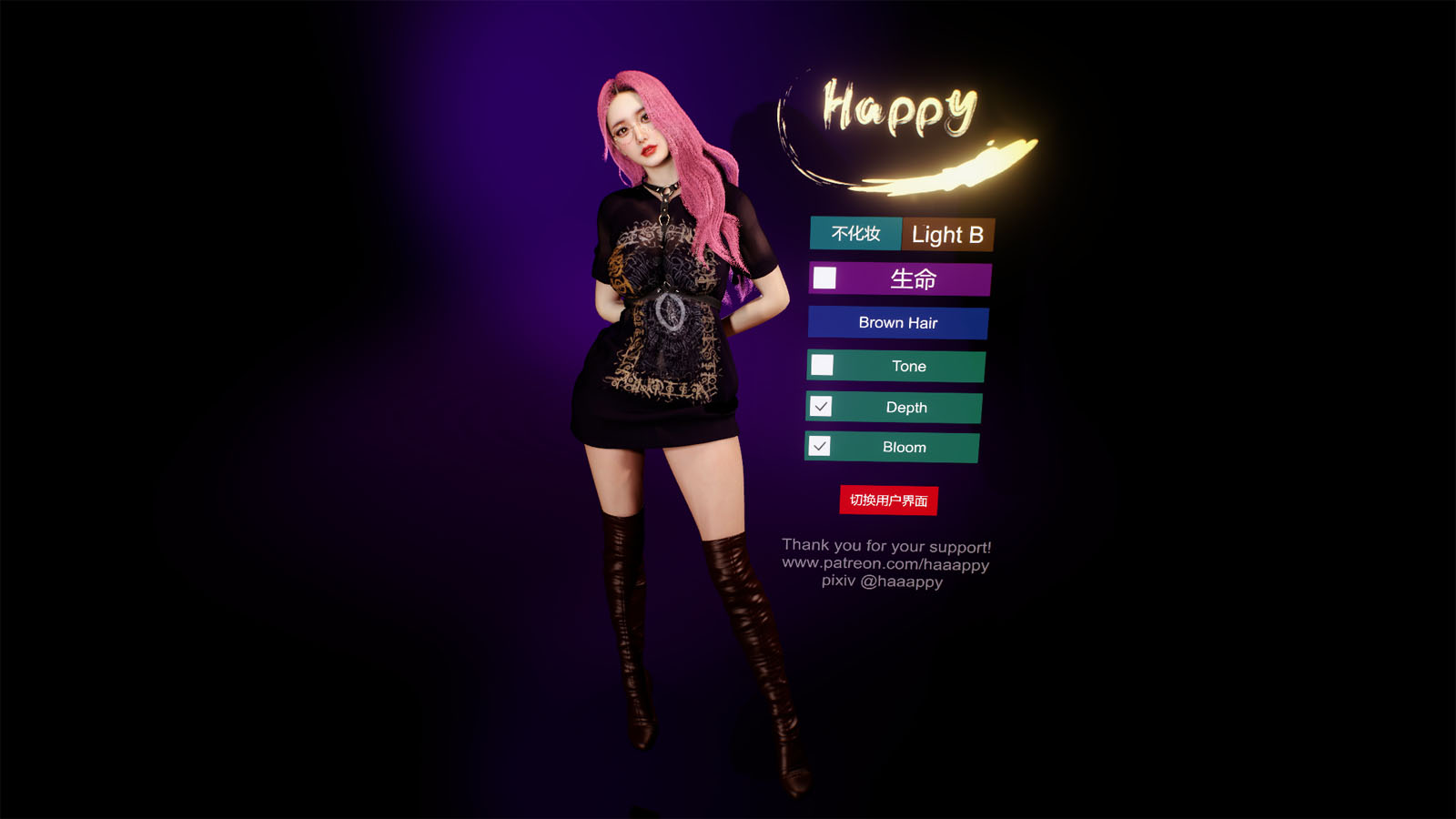This screenshot has height=819, width=1456.
Task: Uncheck the Depth effect checkbox
Action: coord(821,406)
